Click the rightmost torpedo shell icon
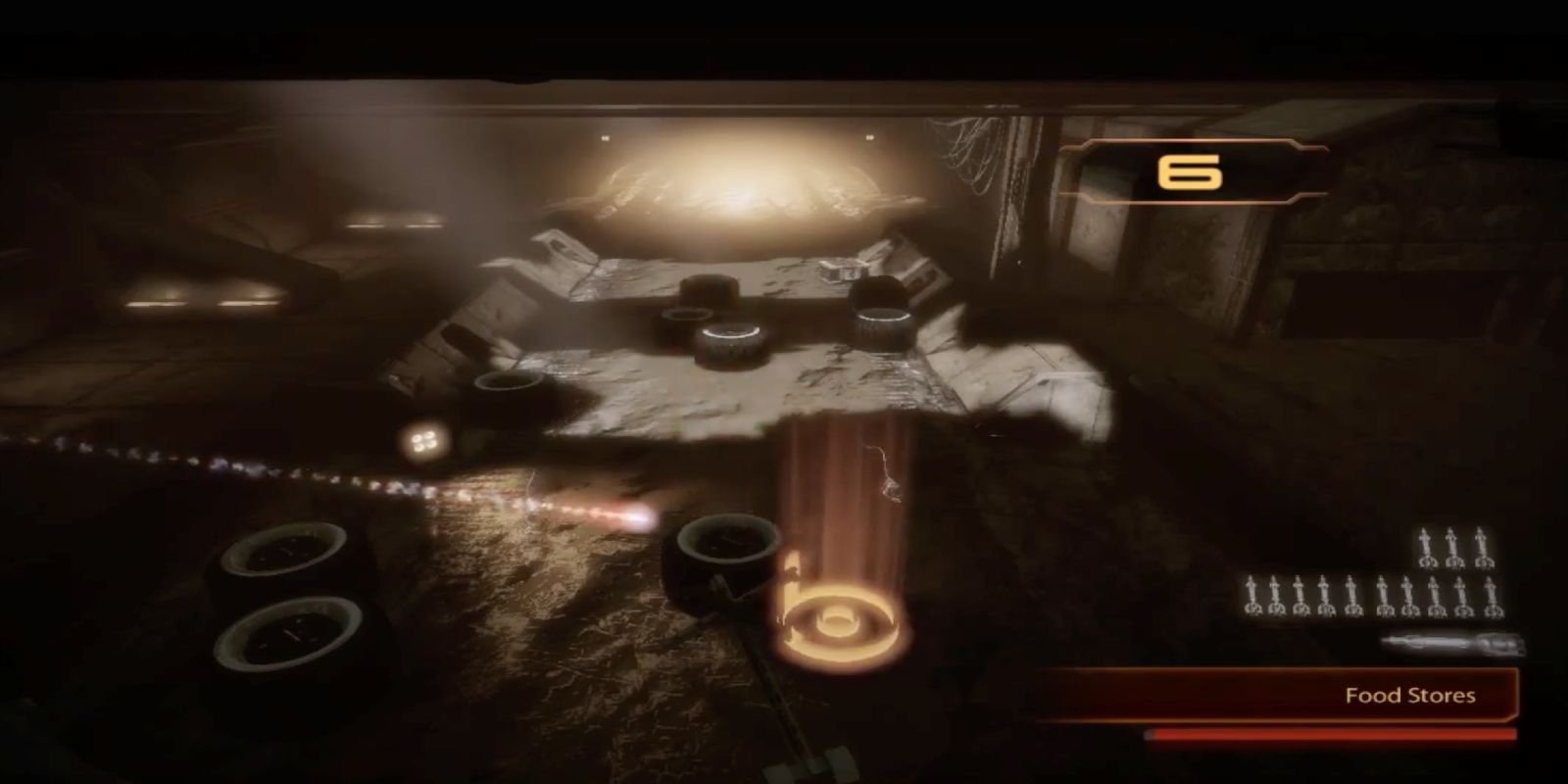Image resolution: width=1568 pixels, height=784 pixels. point(1499,642)
